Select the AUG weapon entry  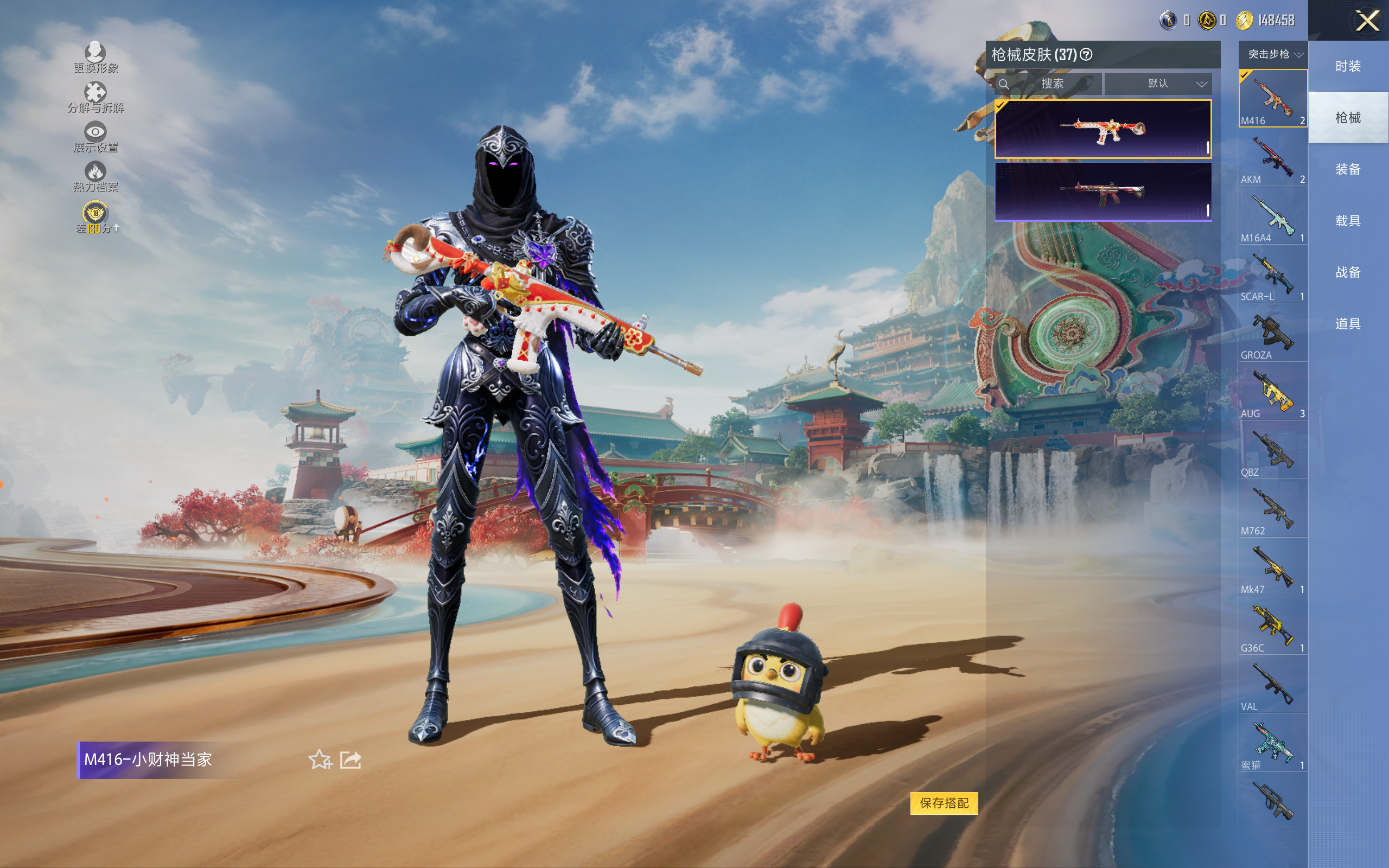tap(1272, 393)
